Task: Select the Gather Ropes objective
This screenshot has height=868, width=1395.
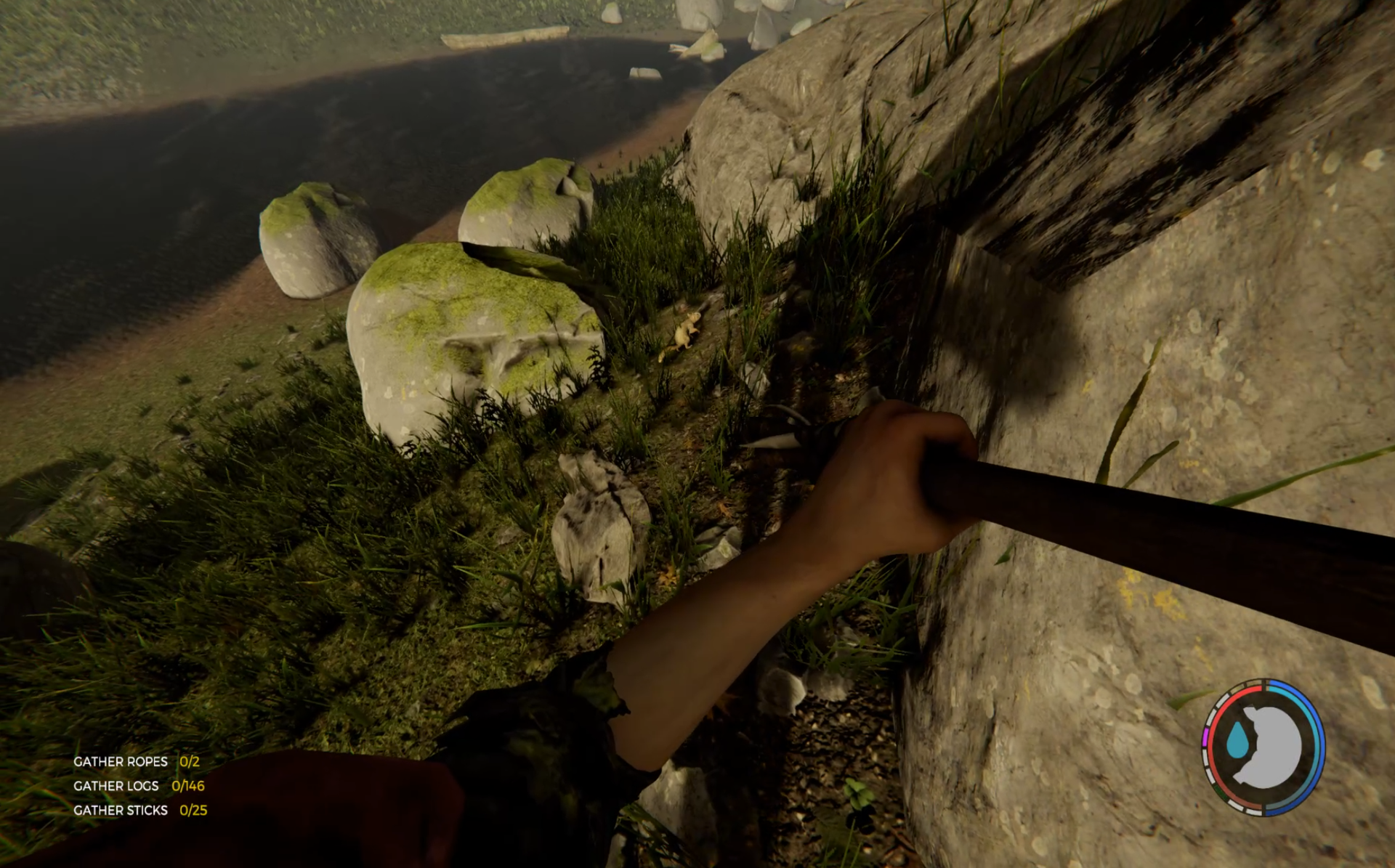Action: (136, 761)
